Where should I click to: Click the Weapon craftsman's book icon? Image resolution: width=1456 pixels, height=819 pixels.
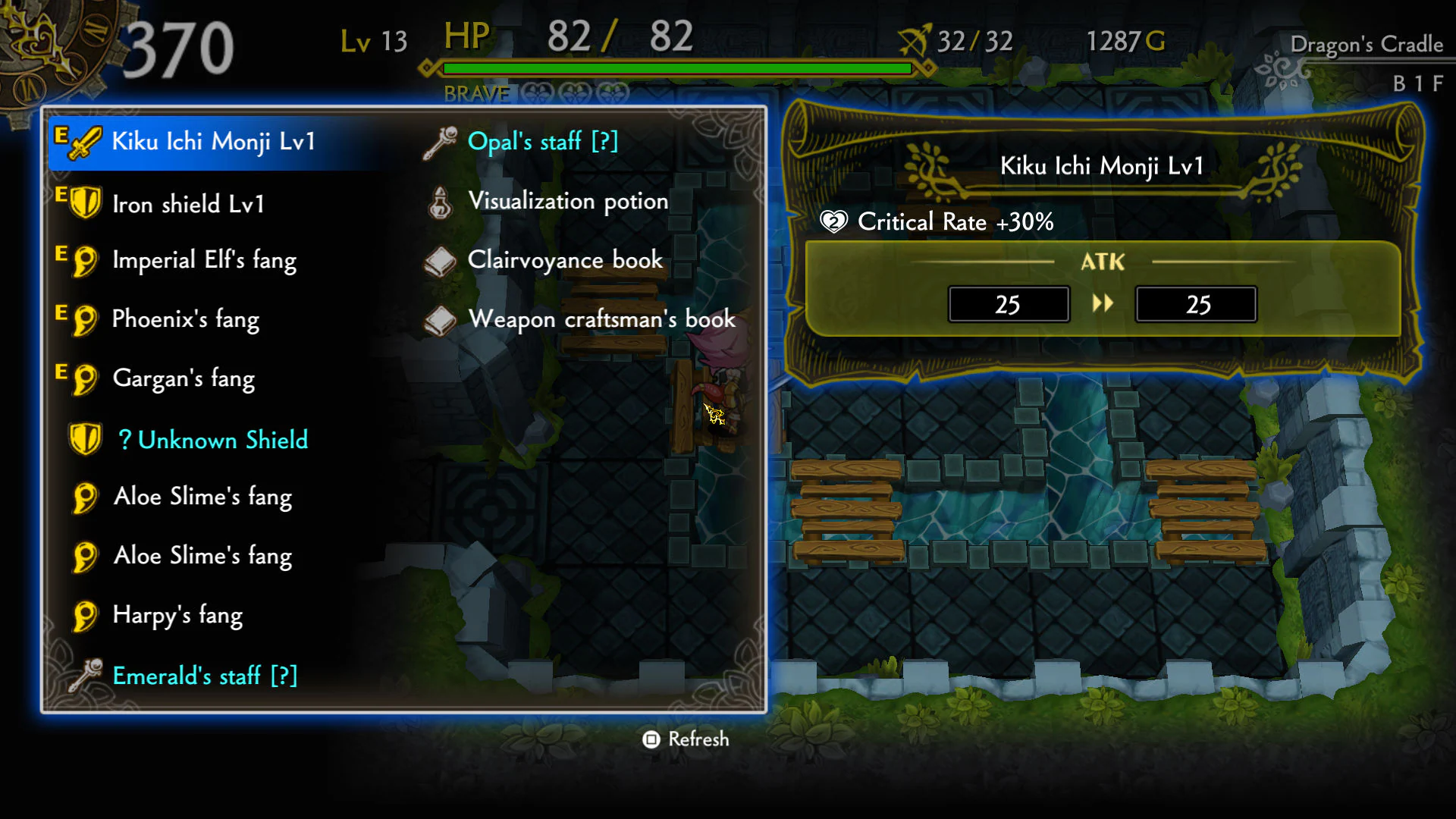point(440,319)
